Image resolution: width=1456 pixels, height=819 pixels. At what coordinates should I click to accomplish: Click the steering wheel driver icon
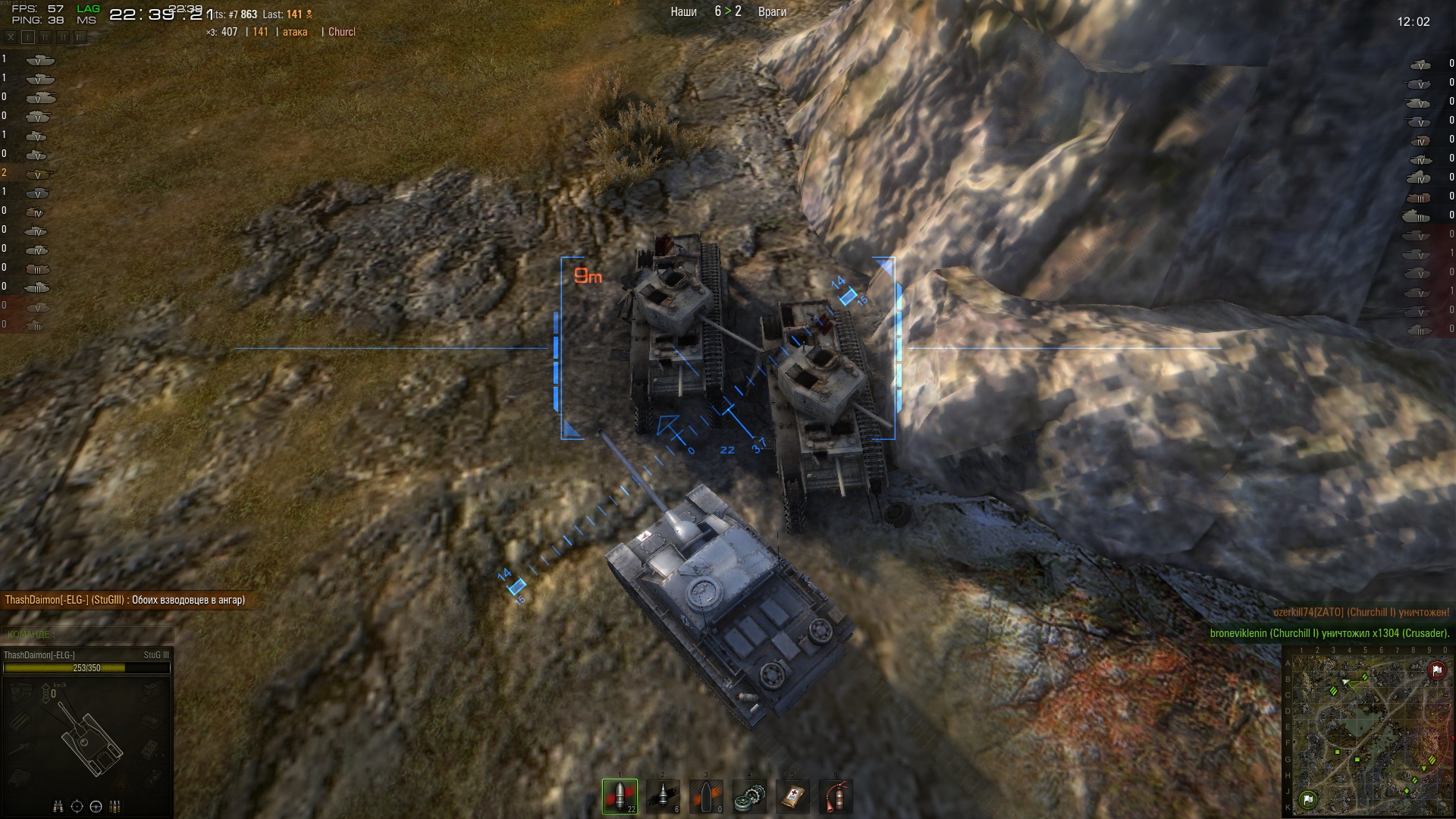[x=96, y=806]
